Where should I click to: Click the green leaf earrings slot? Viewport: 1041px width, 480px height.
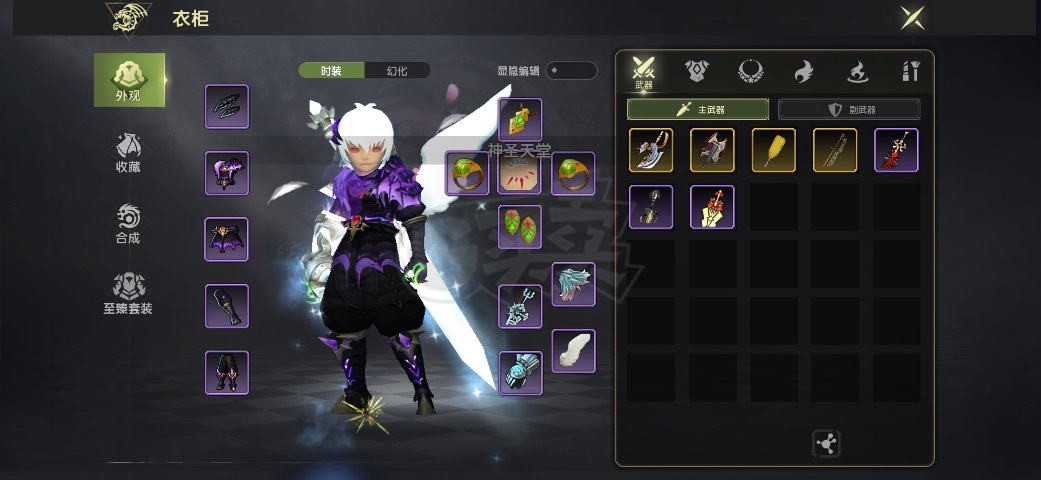(520, 227)
